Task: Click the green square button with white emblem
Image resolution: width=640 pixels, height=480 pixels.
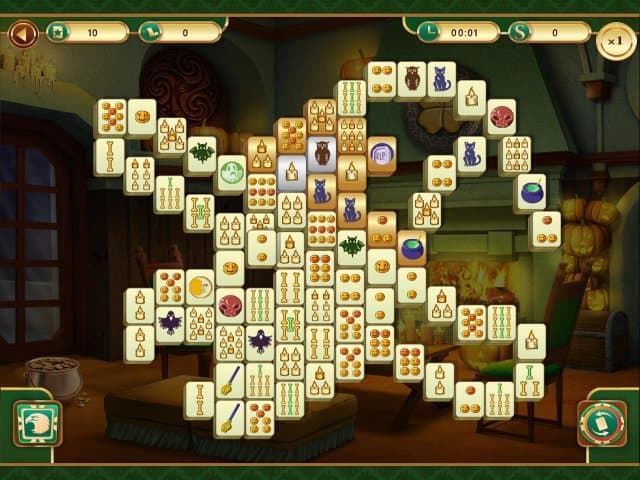Action: (x=37, y=423)
